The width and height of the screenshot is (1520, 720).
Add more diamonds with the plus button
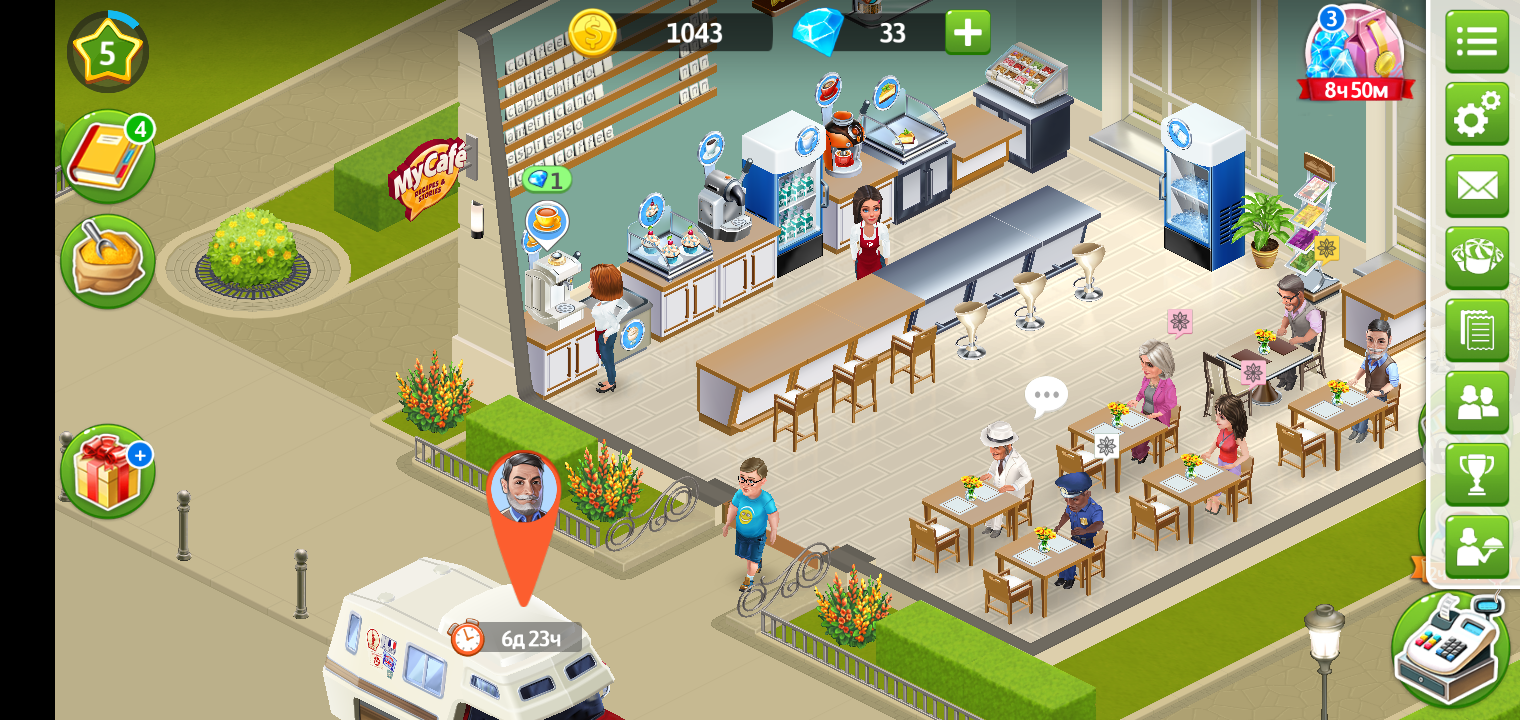tap(967, 33)
